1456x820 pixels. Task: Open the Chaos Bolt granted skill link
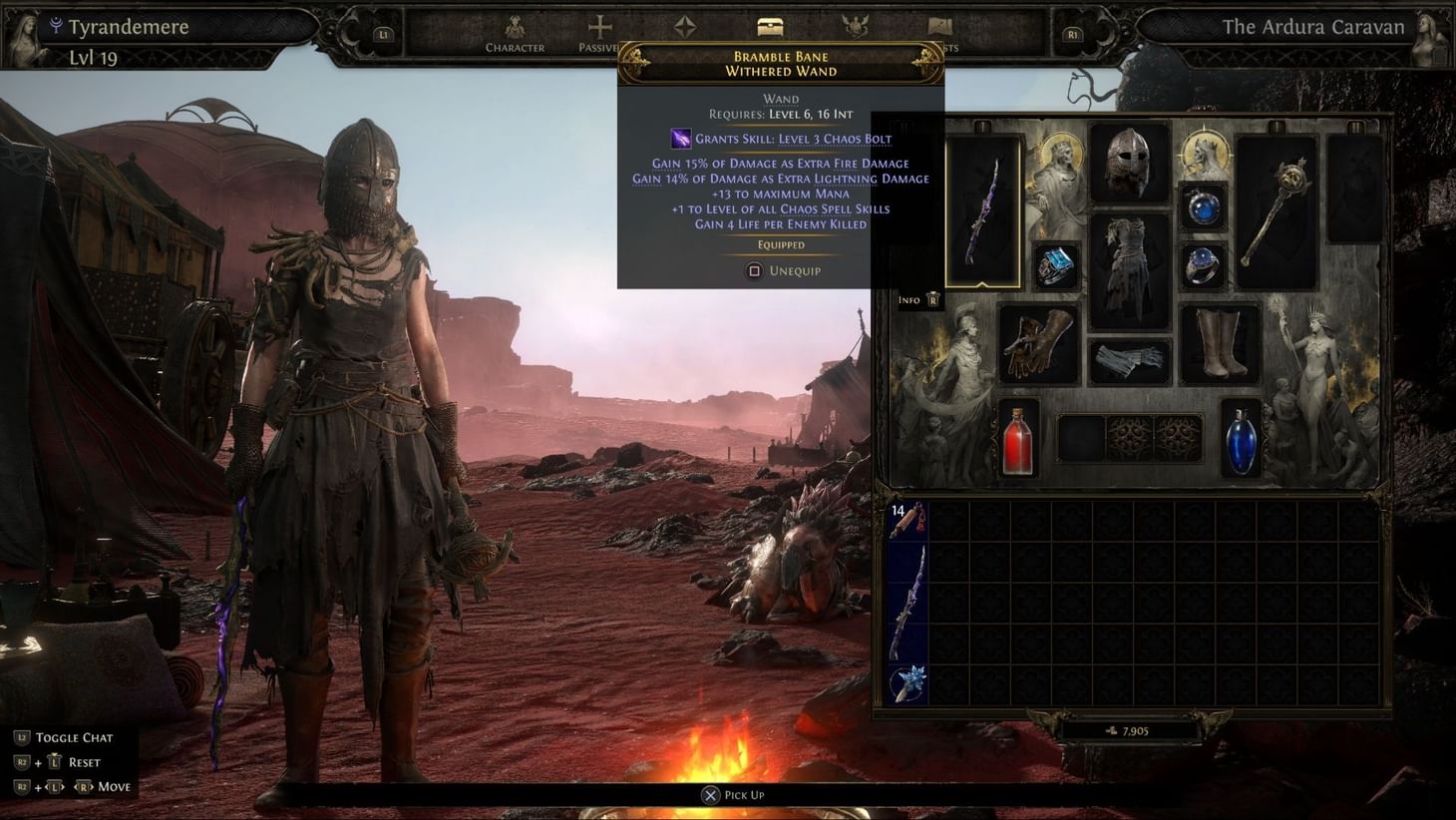[x=833, y=137]
